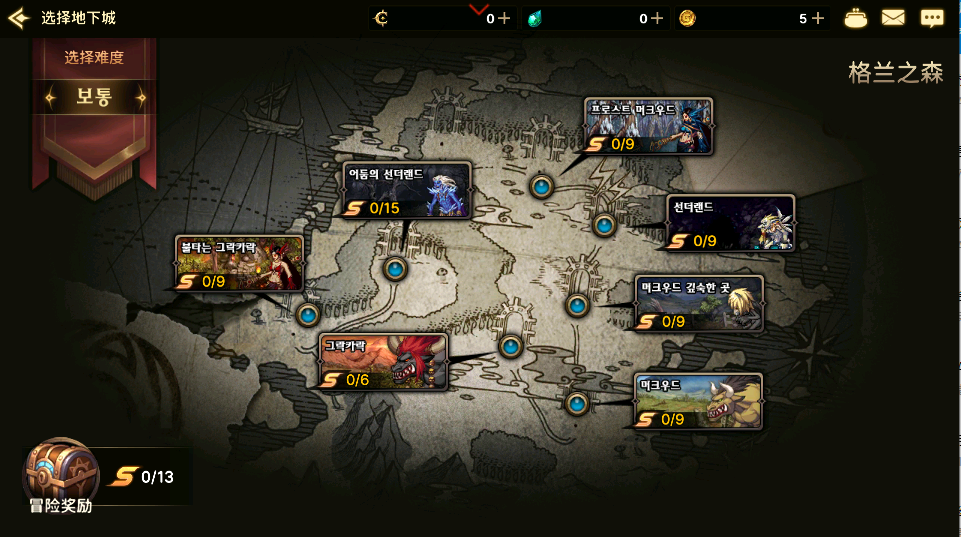The width and height of the screenshot is (961, 537).
Task: Add more of the teal gem currency
Action: [x=657, y=18]
